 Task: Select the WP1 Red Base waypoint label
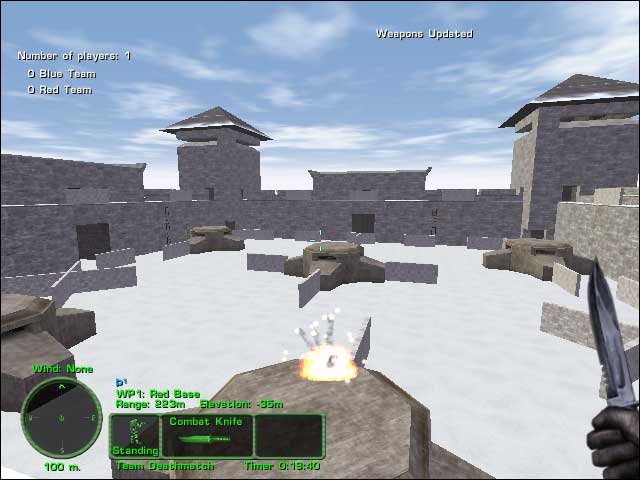click(153, 393)
